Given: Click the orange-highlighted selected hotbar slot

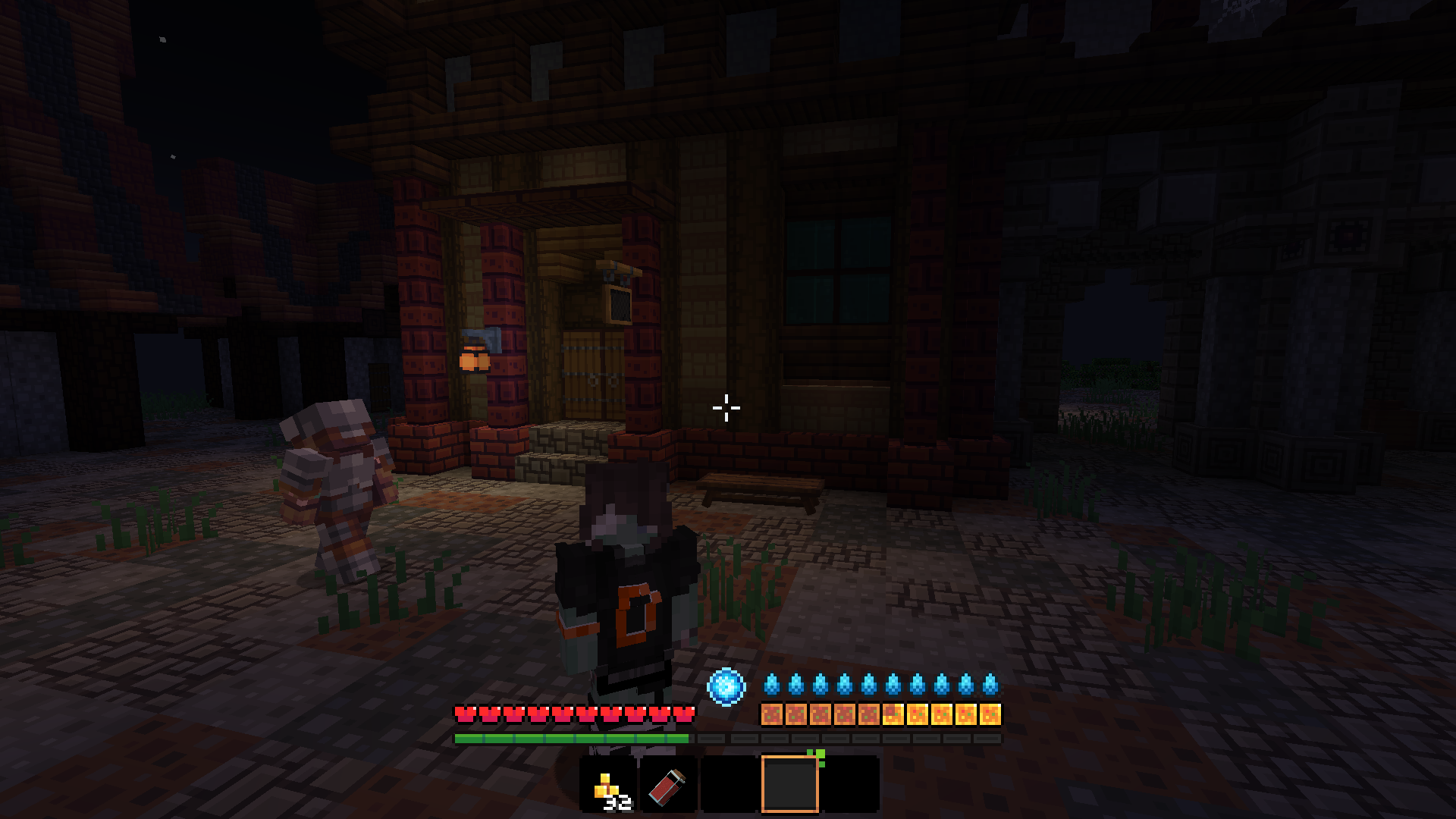Looking at the screenshot, I should click(789, 785).
